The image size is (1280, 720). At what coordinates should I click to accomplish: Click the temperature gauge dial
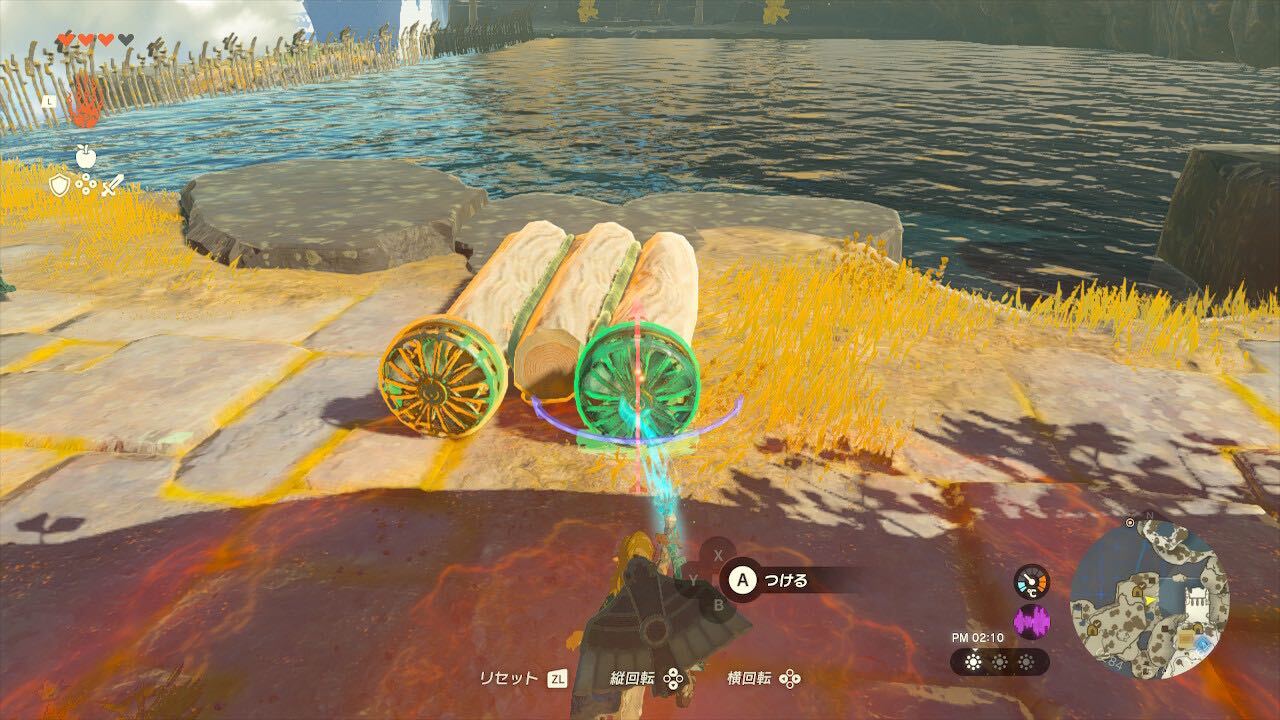(1030, 581)
